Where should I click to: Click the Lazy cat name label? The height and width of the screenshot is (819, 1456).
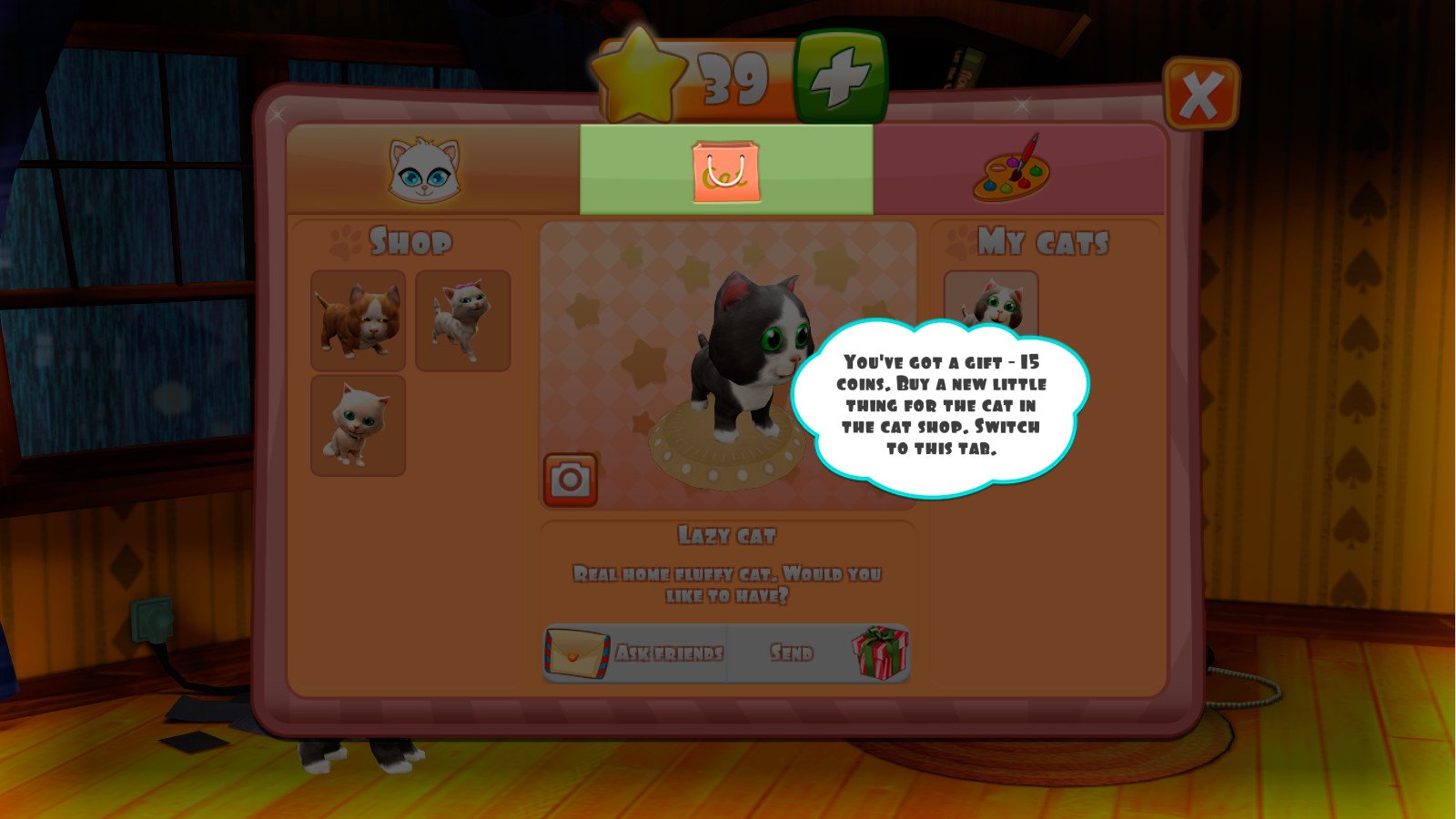tap(728, 535)
